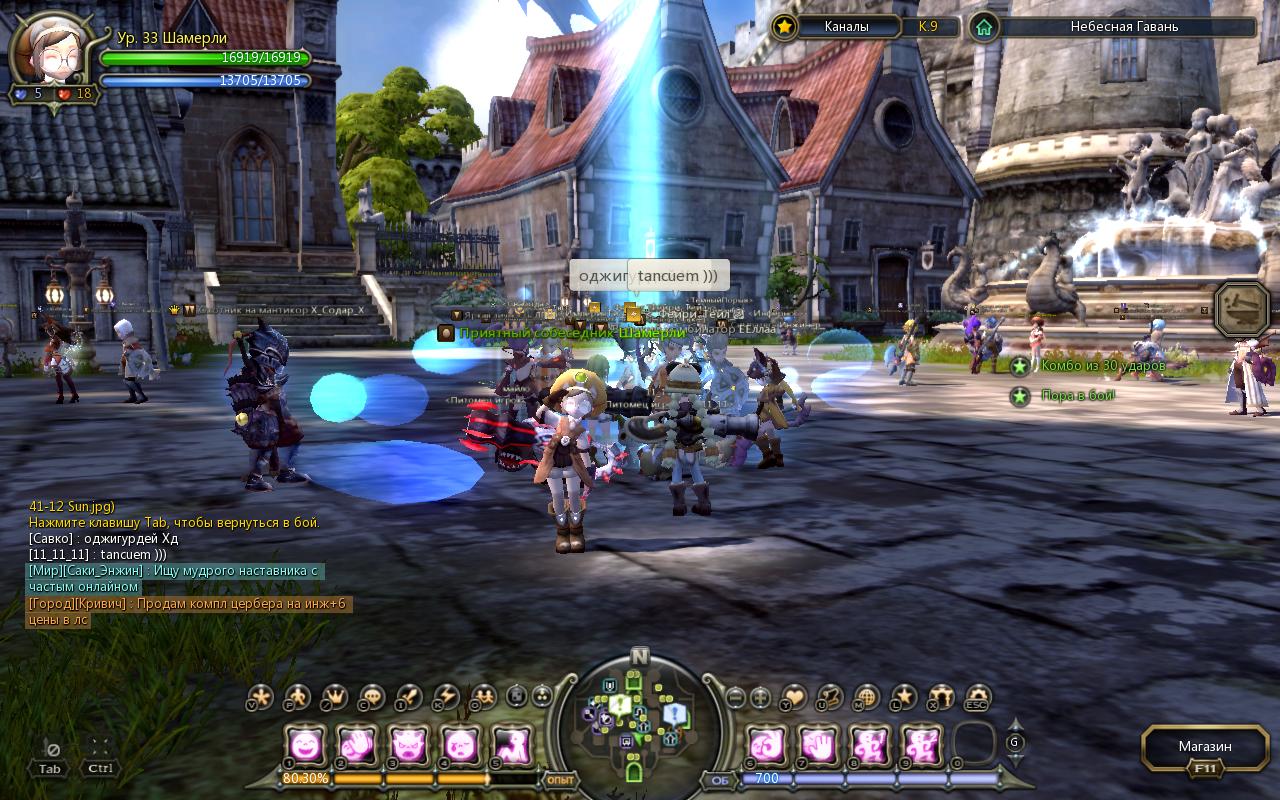This screenshot has width=1280, height=800.
Task: Use the waving hand emote
Action: point(357,745)
